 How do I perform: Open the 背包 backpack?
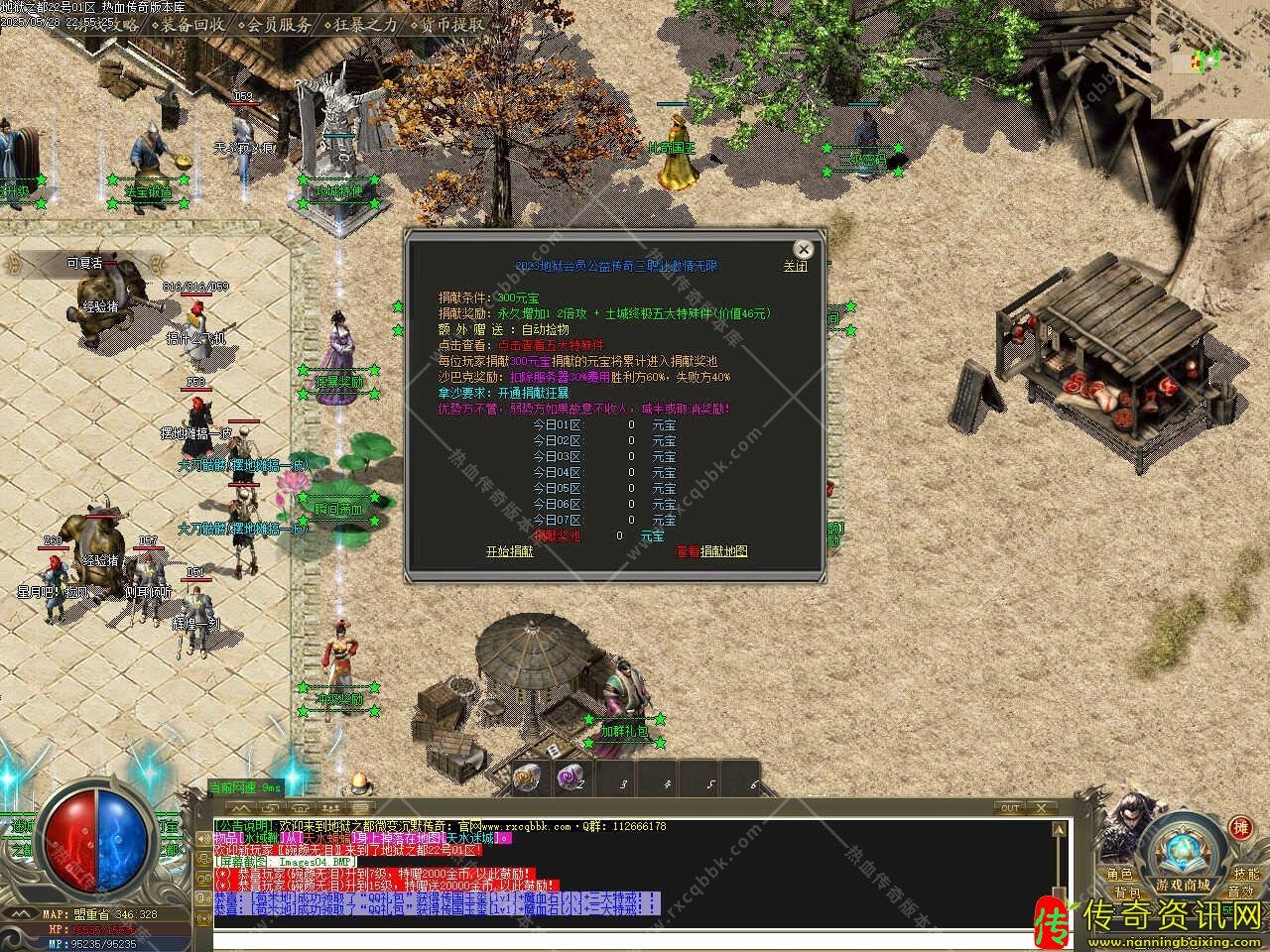pos(1126,892)
